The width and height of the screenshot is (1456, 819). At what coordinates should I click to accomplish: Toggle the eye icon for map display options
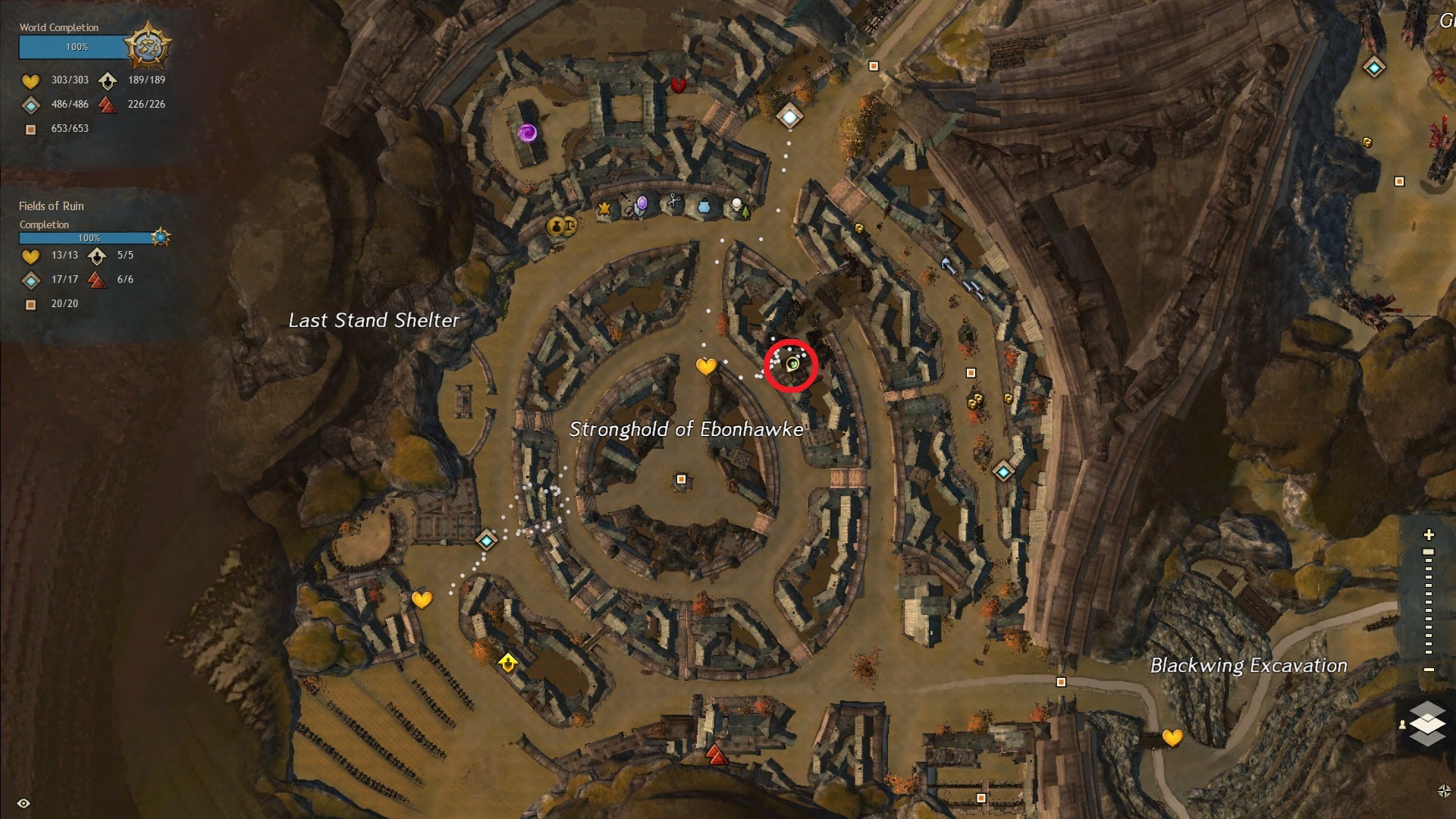[24, 803]
